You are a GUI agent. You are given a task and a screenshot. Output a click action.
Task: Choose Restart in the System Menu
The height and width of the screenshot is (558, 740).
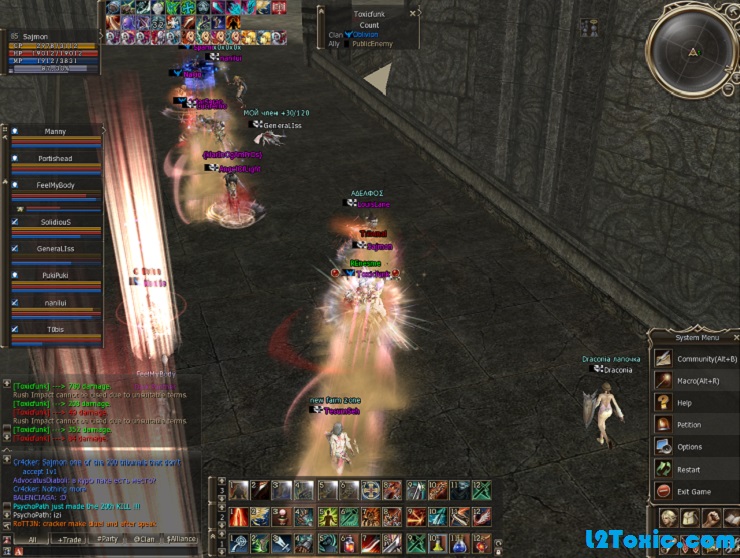click(688, 469)
